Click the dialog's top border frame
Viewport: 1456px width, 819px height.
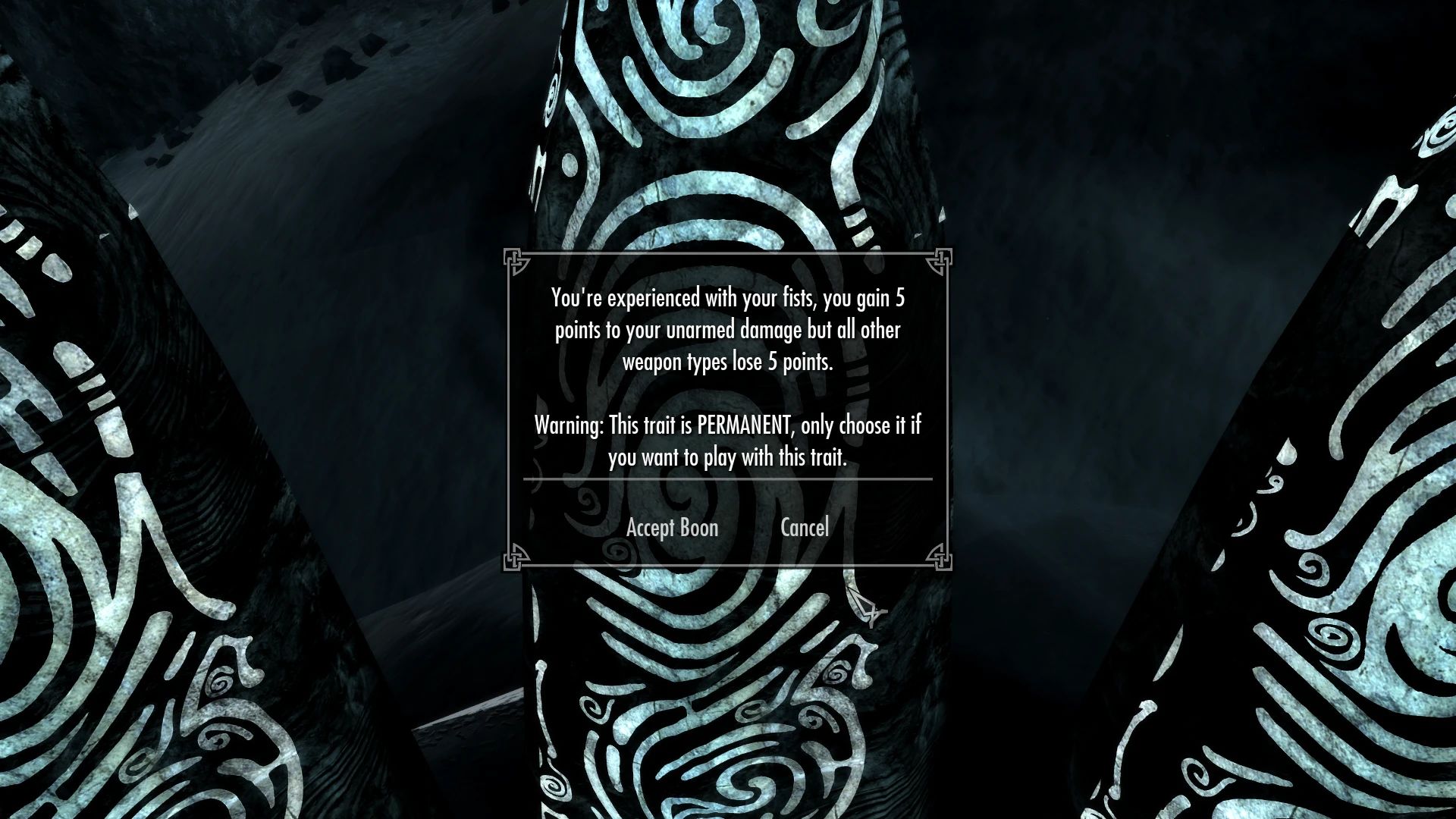[728, 255]
